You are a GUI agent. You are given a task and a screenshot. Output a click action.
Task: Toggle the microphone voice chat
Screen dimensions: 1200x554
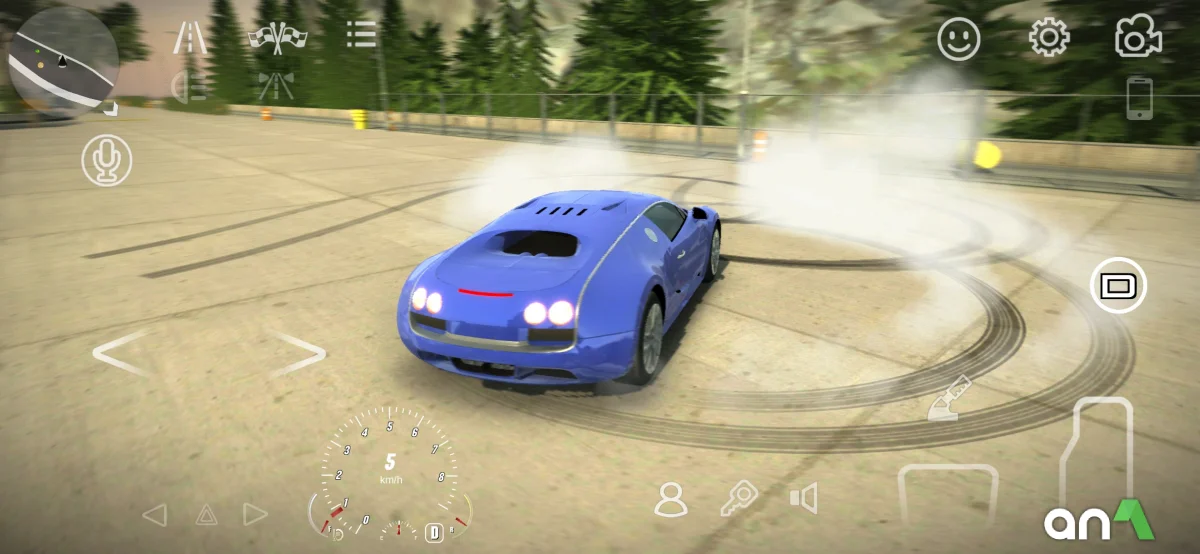click(x=107, y=161)
